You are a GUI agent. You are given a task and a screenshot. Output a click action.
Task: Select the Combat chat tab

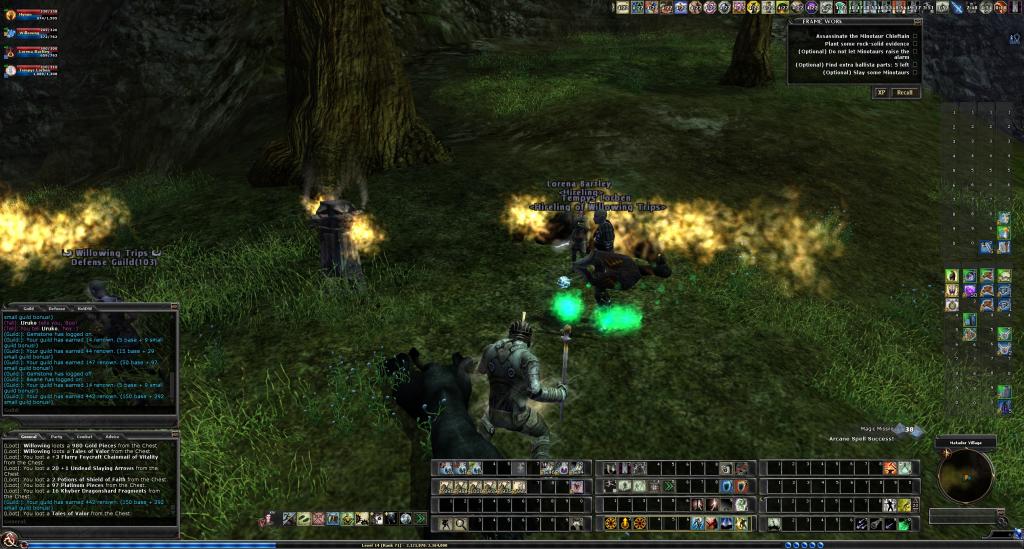(85, 437)
